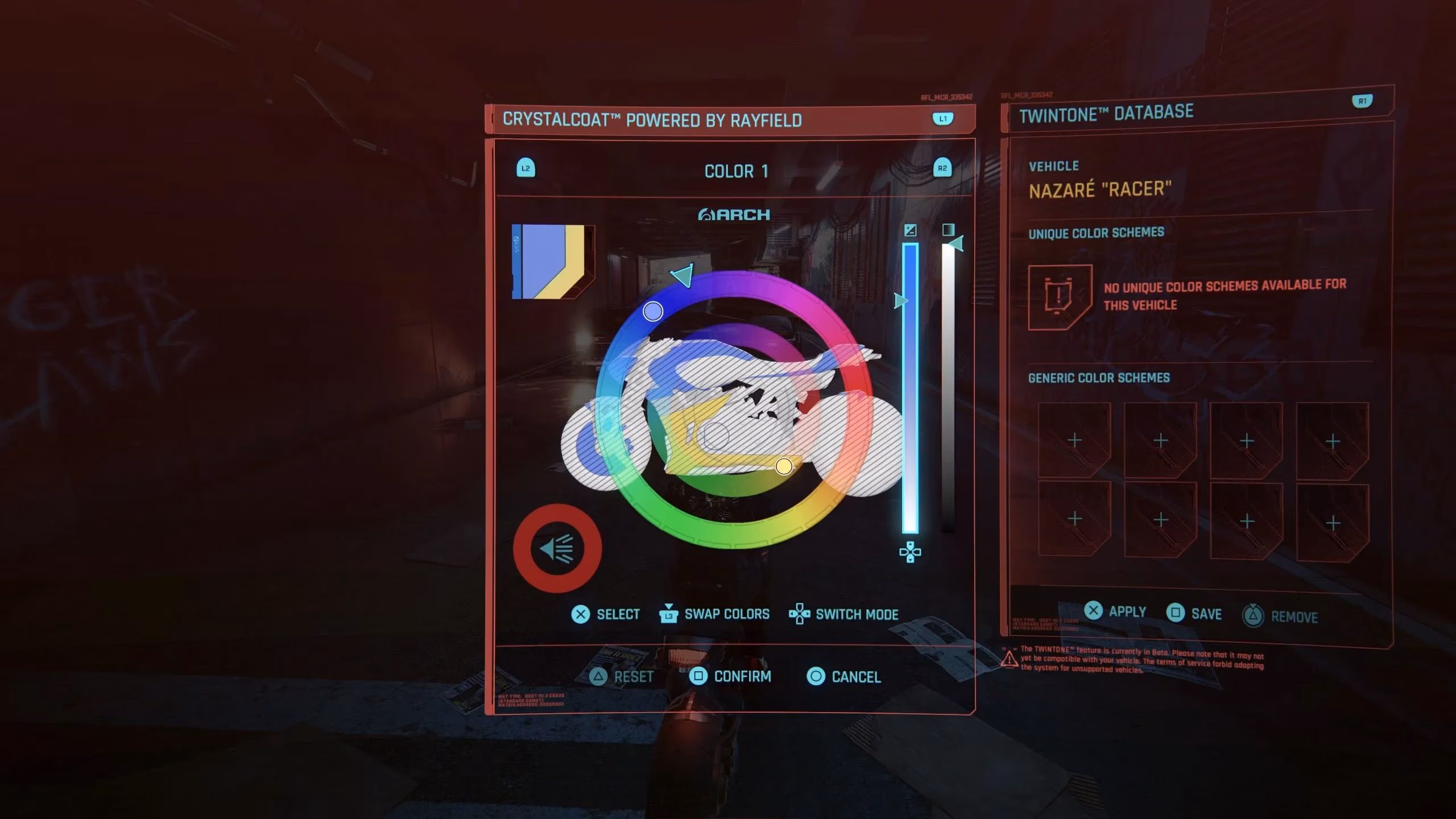
Task: Click the Swap Colors option
Action: click(x=714, y=614)
